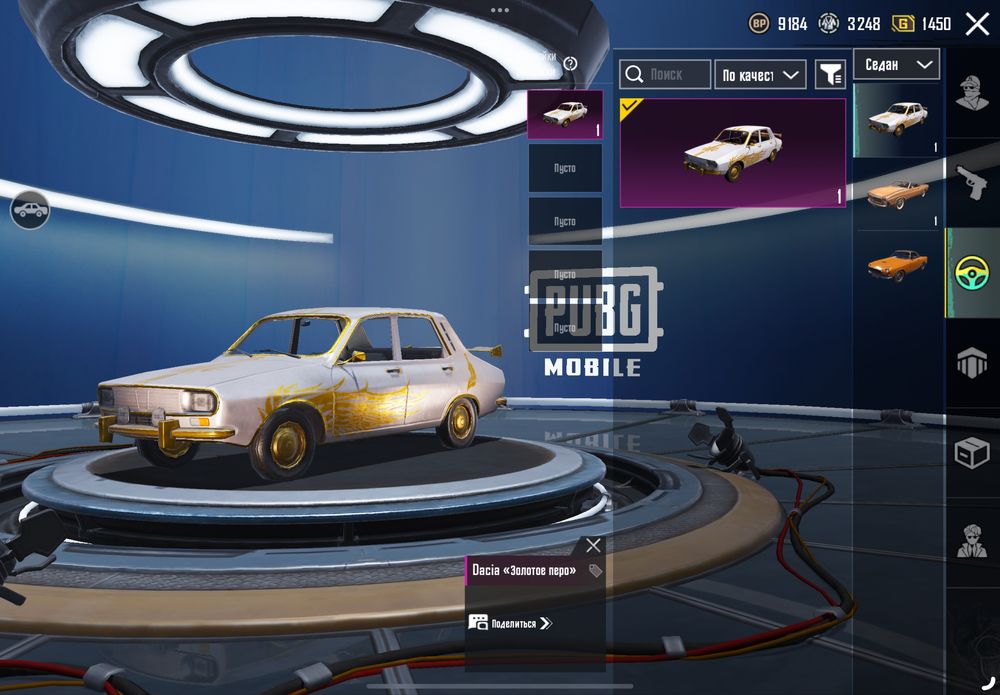1000x695 pixels.
Task: Open the question mark help icon
Action: click(571, 63)
